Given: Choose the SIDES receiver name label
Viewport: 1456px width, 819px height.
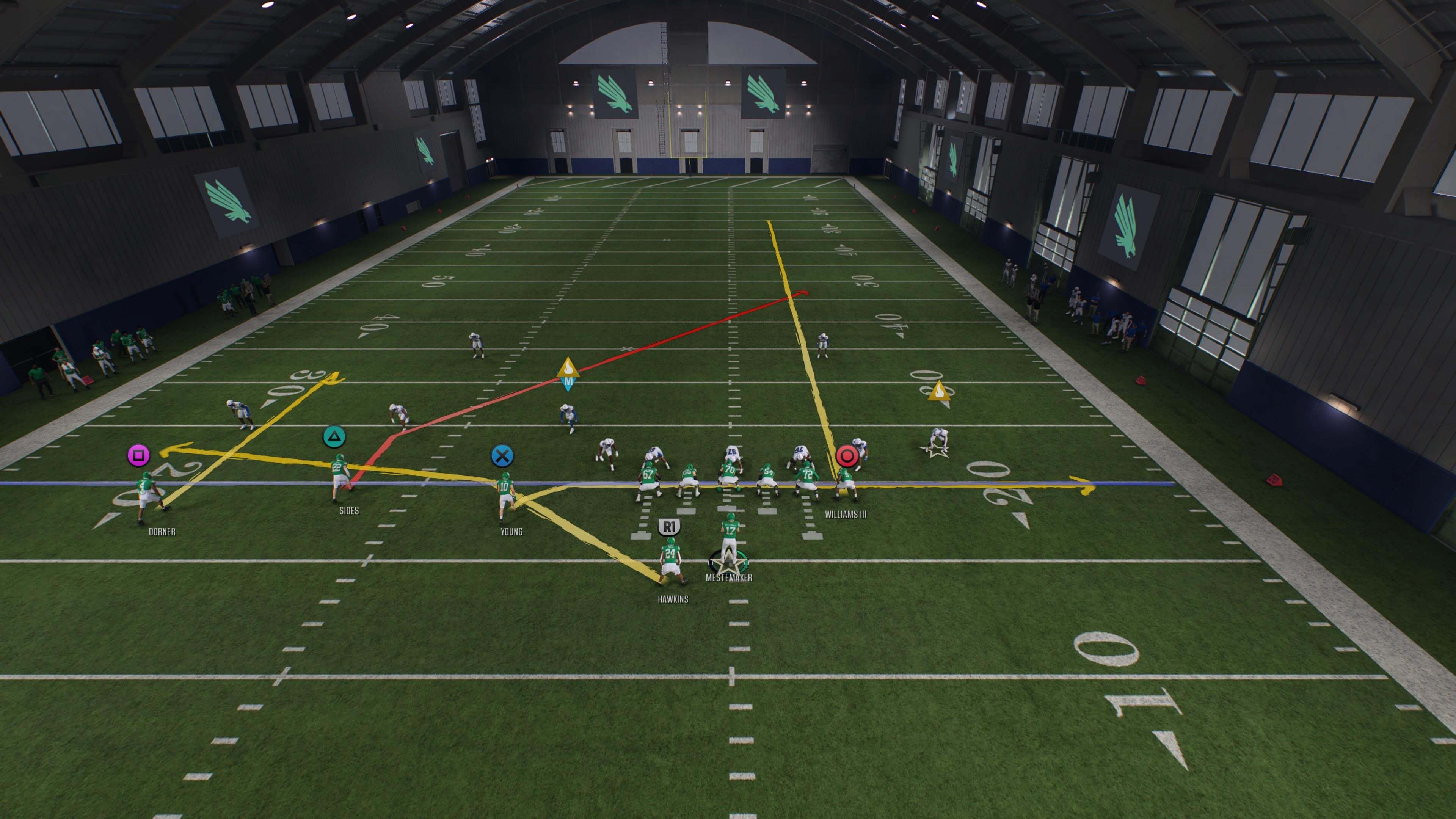Looking at the screenshot, I should pyautogui.click(x=349, y=511).
